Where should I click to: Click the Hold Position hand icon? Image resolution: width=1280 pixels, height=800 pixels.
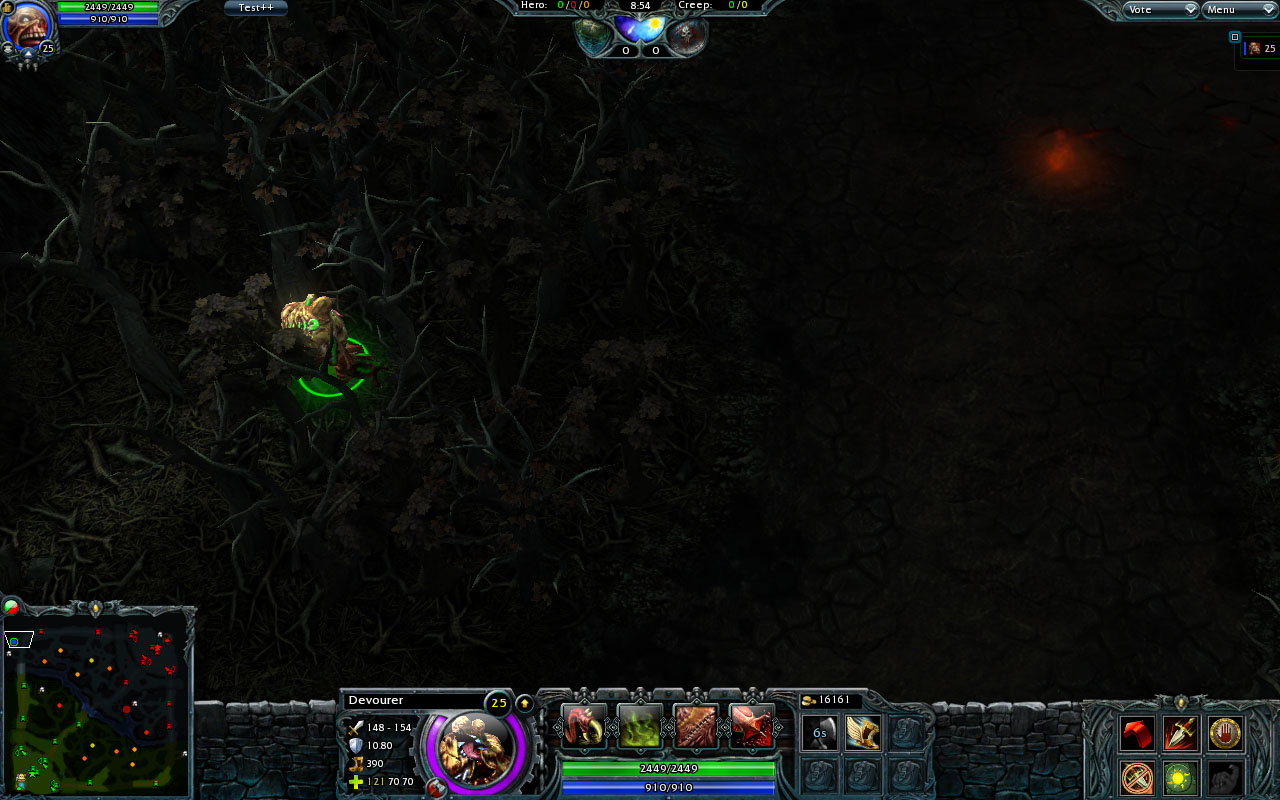(1225, 733)
